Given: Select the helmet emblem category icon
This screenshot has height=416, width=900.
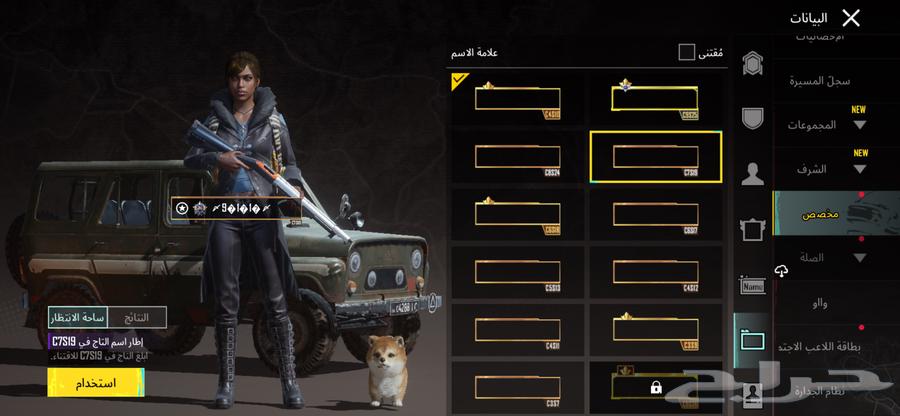Looking at the screenshot, I should pyautogui.click(x=753, y=64).
